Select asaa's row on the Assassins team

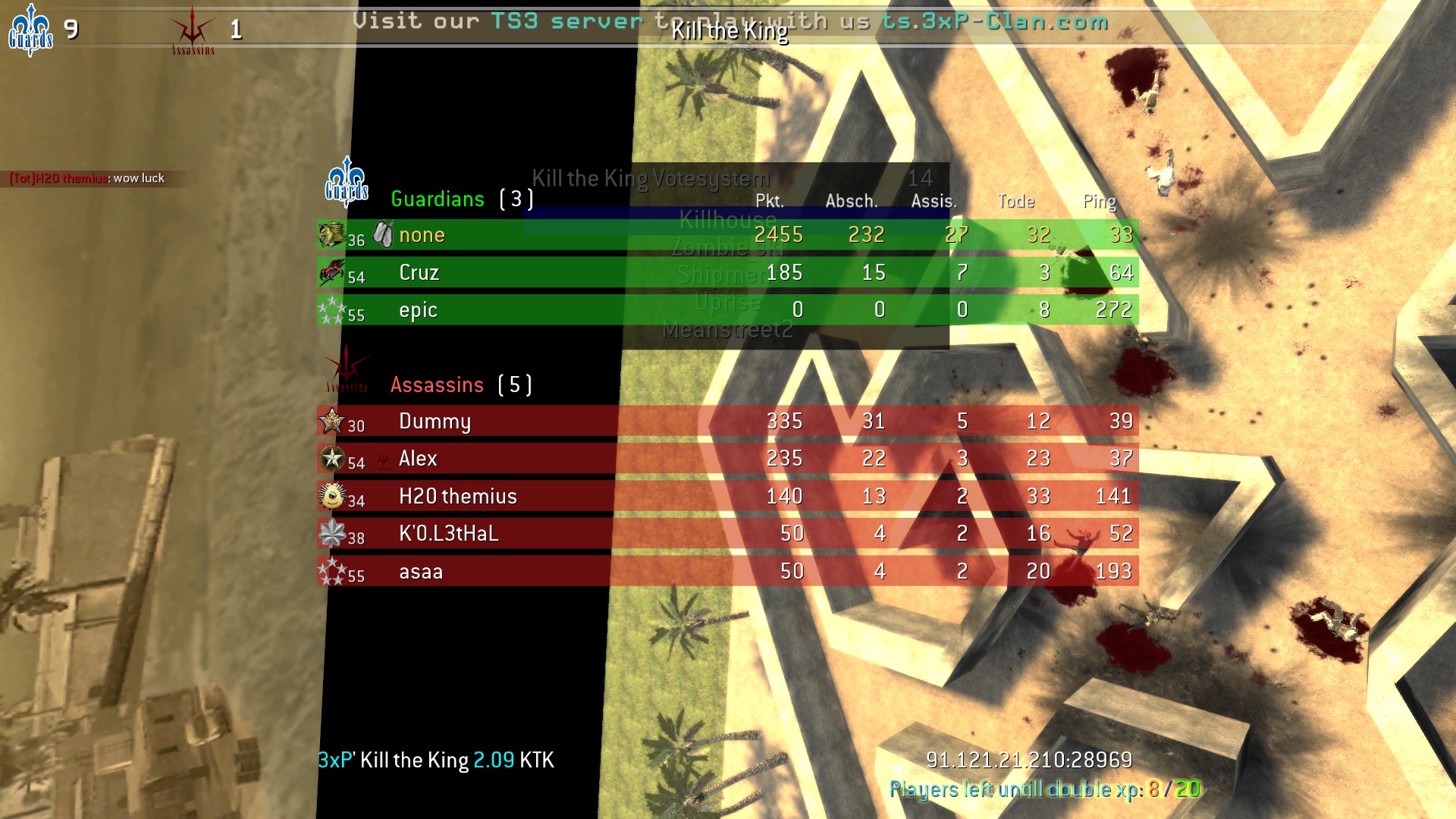[x=421, y=571]
